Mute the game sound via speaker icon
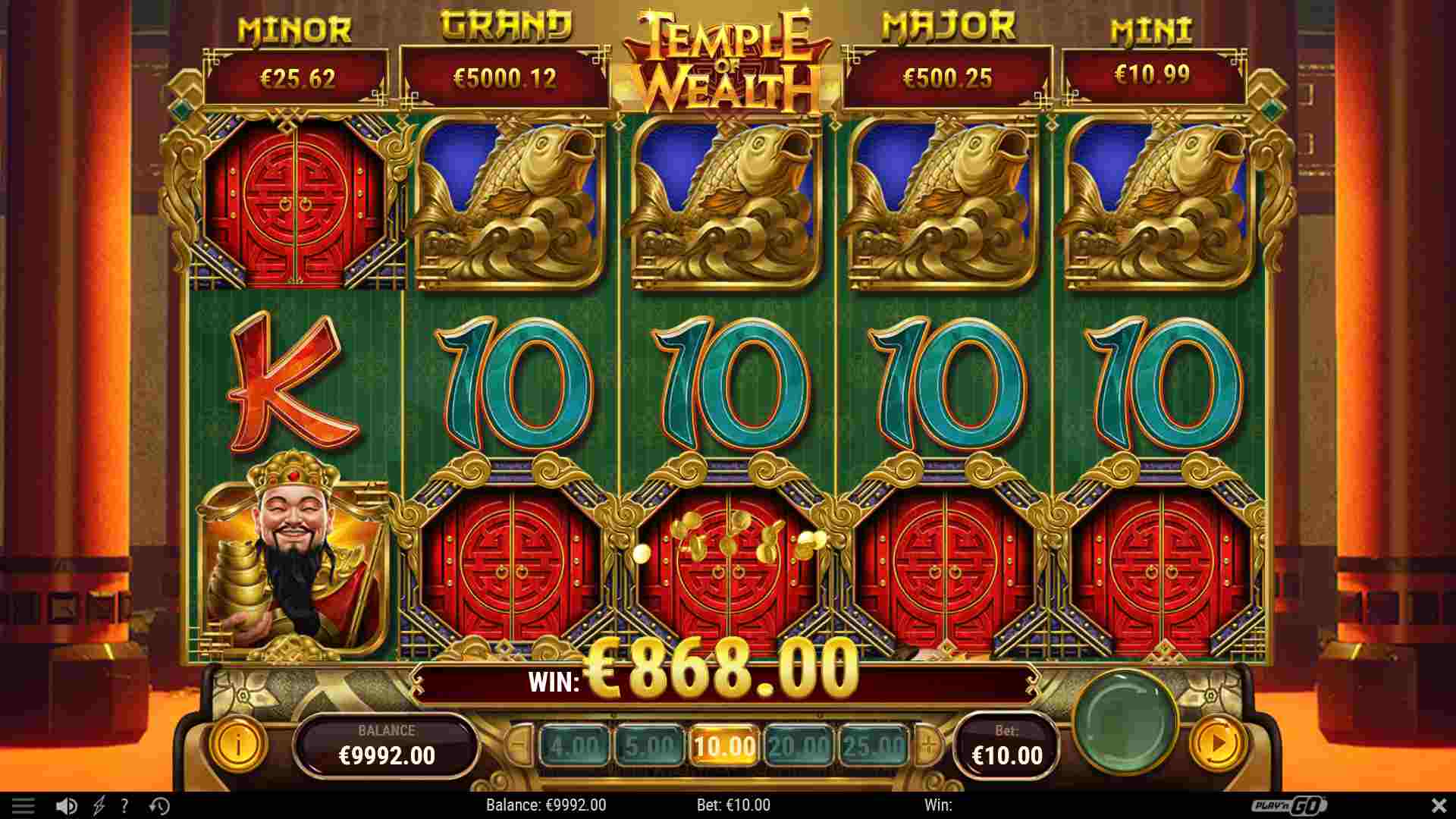This screenshot has height=819, width=1456. (67, 806)
